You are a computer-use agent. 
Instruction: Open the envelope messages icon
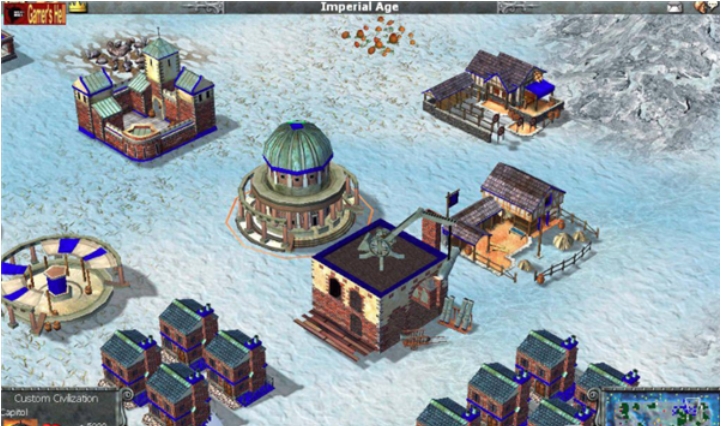pyautogui.click(x=674, y=7)
